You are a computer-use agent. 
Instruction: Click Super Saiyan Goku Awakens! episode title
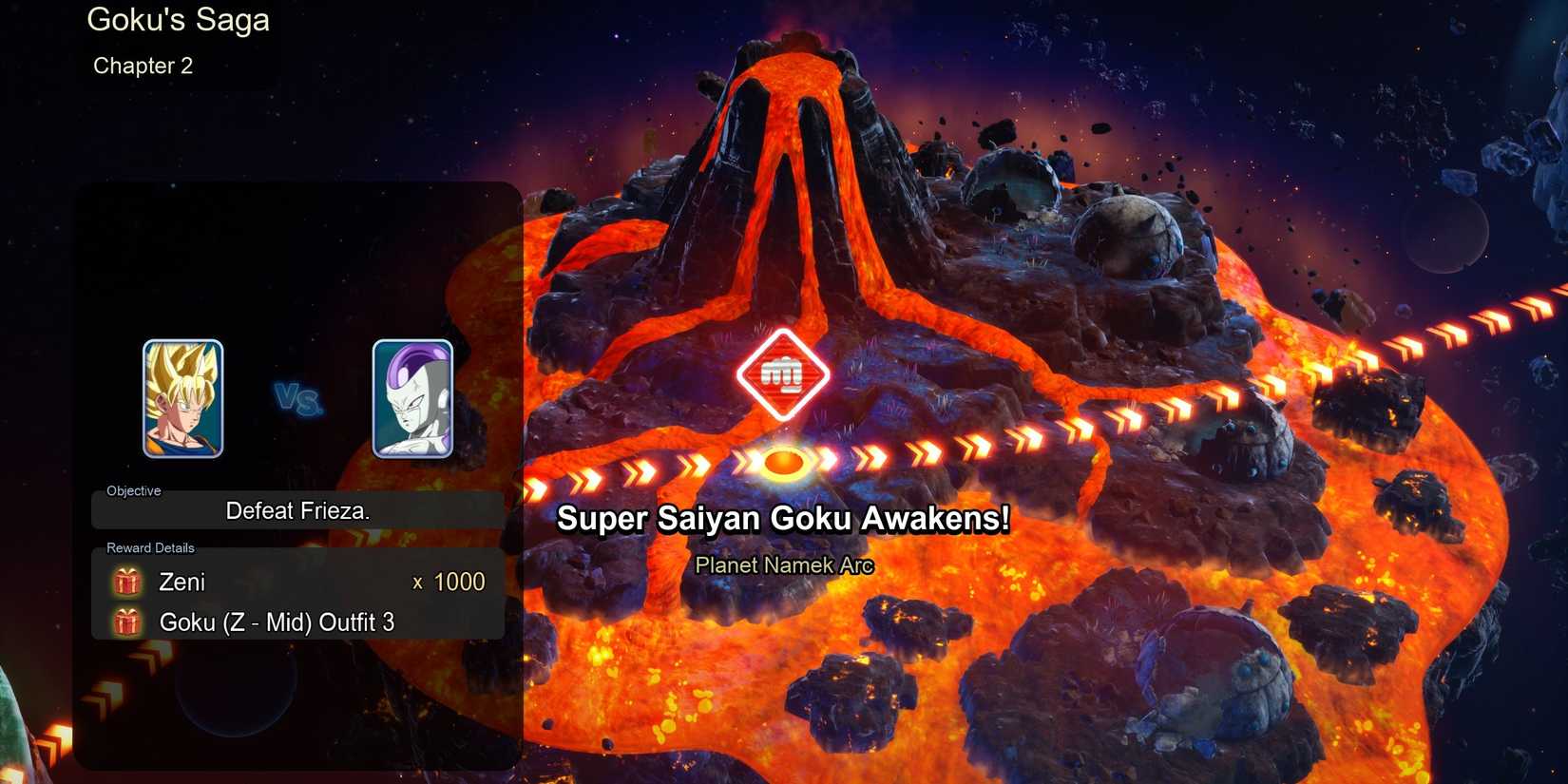point(783,520)
